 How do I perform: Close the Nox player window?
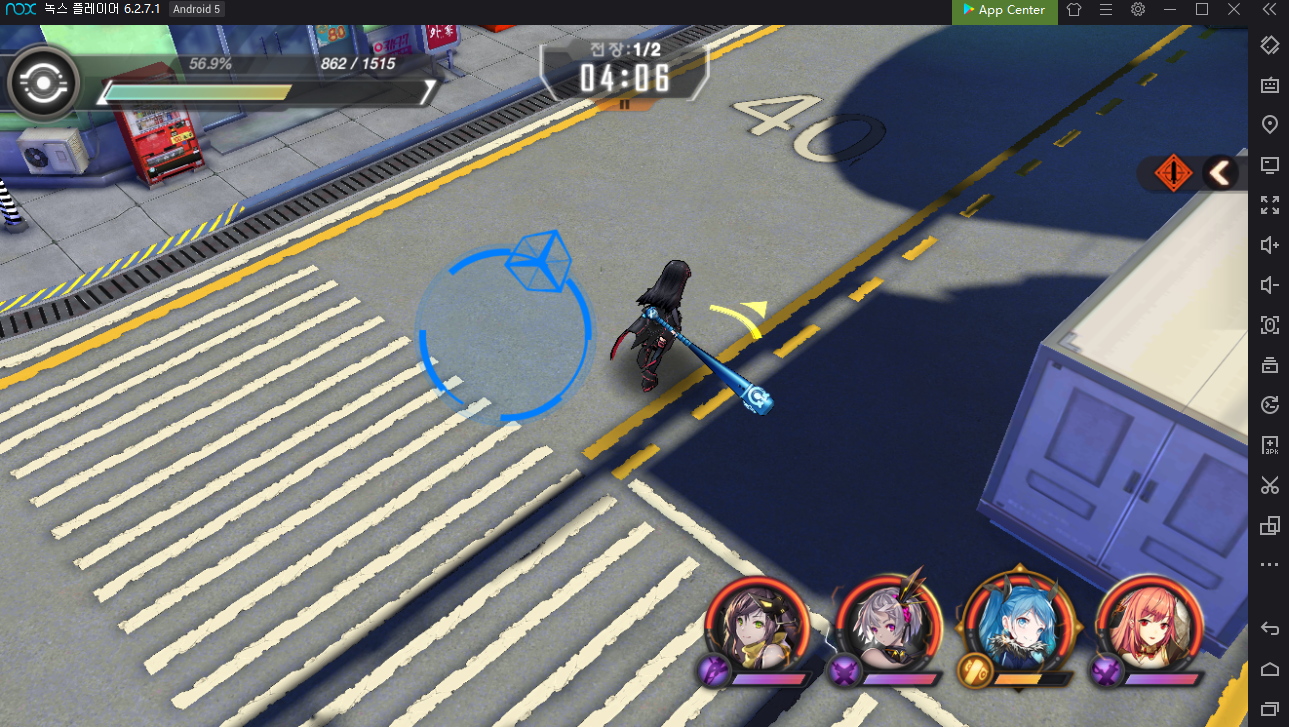[x=1234, y=10]
